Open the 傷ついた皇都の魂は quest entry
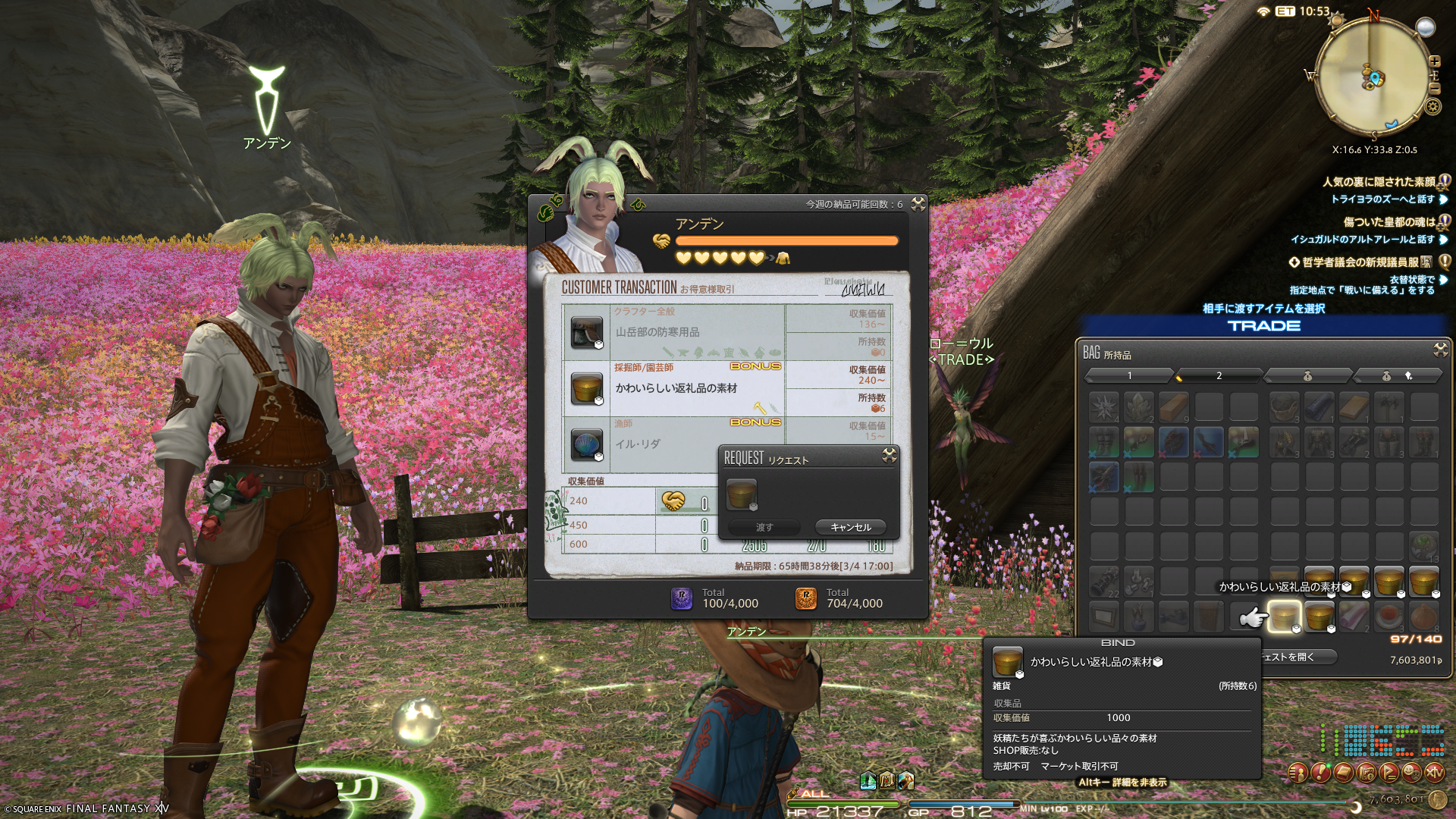The image size is (1456, 819). (1389, 222)
